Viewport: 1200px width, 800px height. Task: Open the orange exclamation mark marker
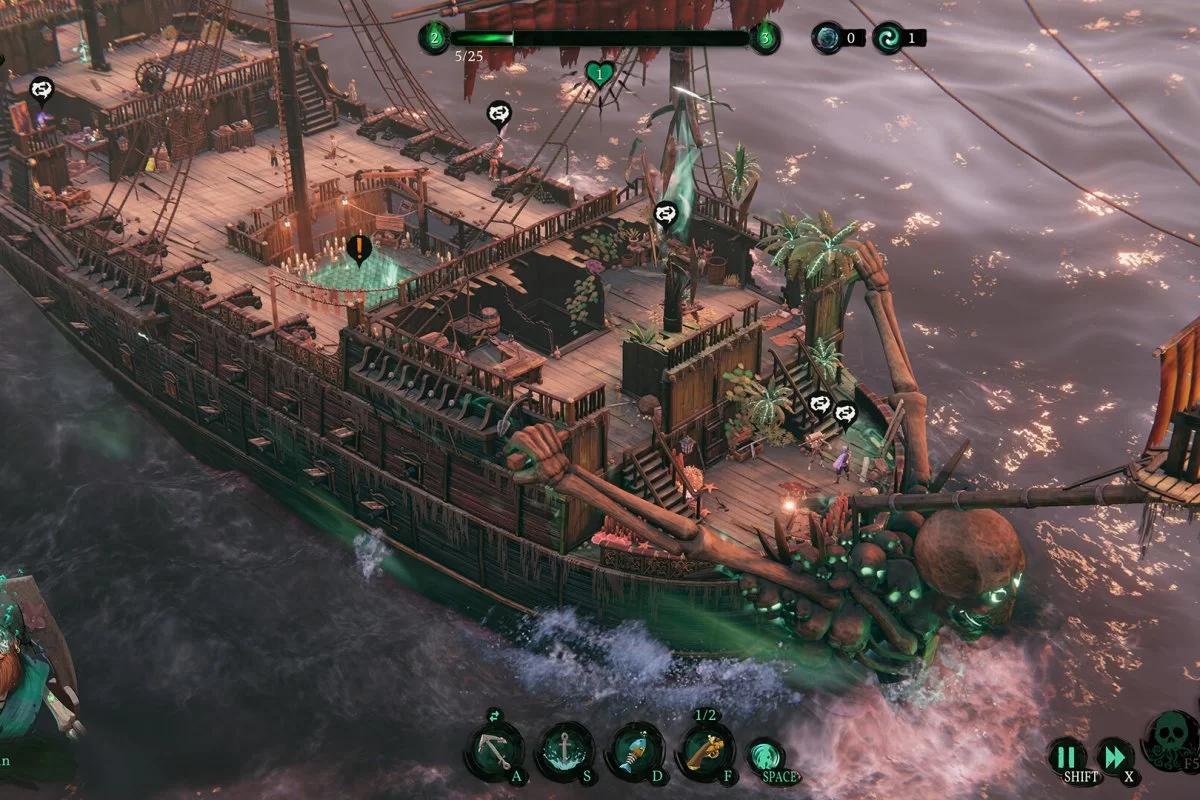pyautogui.click(x=358, y=247)
